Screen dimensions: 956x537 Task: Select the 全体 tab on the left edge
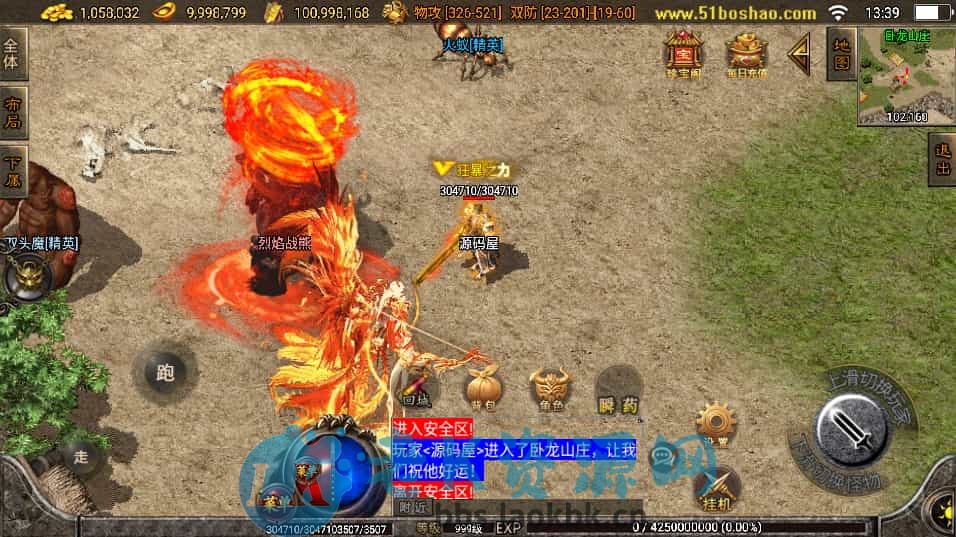tap(12, 55)
